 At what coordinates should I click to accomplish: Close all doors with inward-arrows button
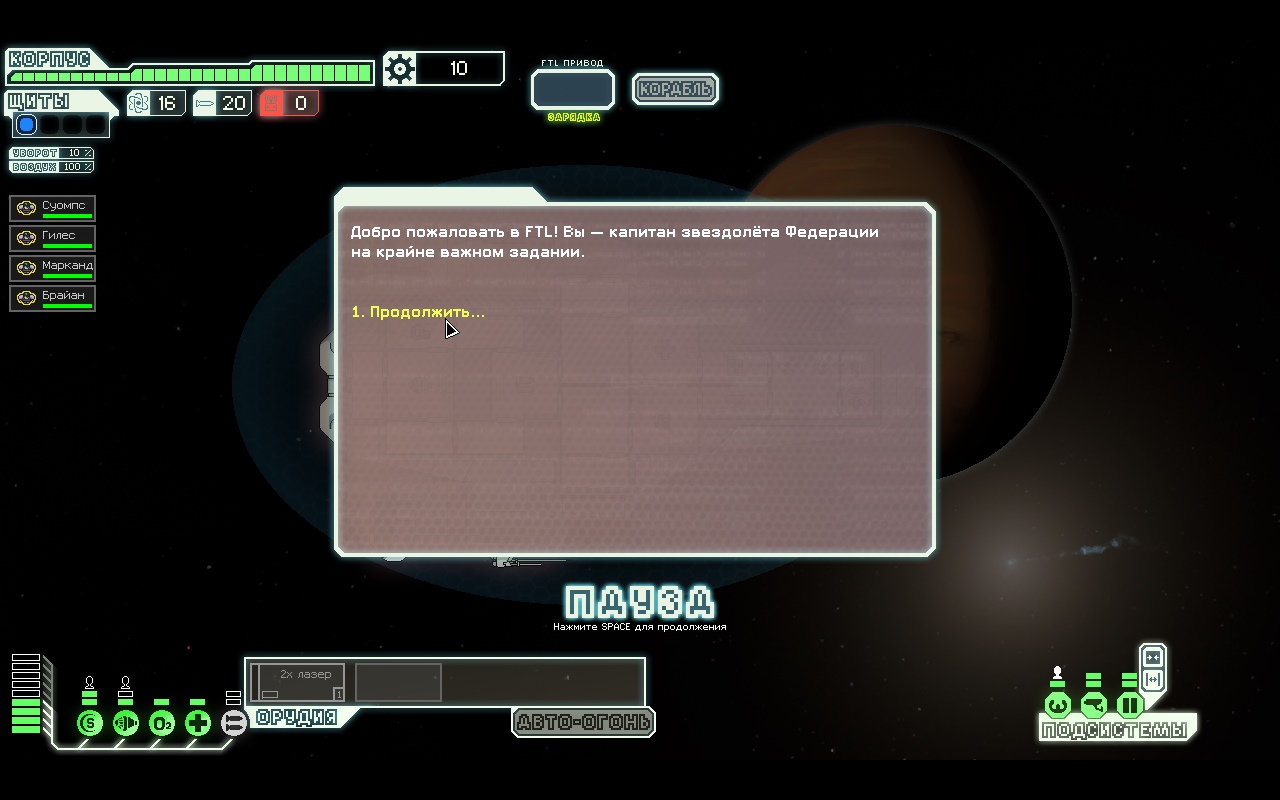[x=1153, y=657]
